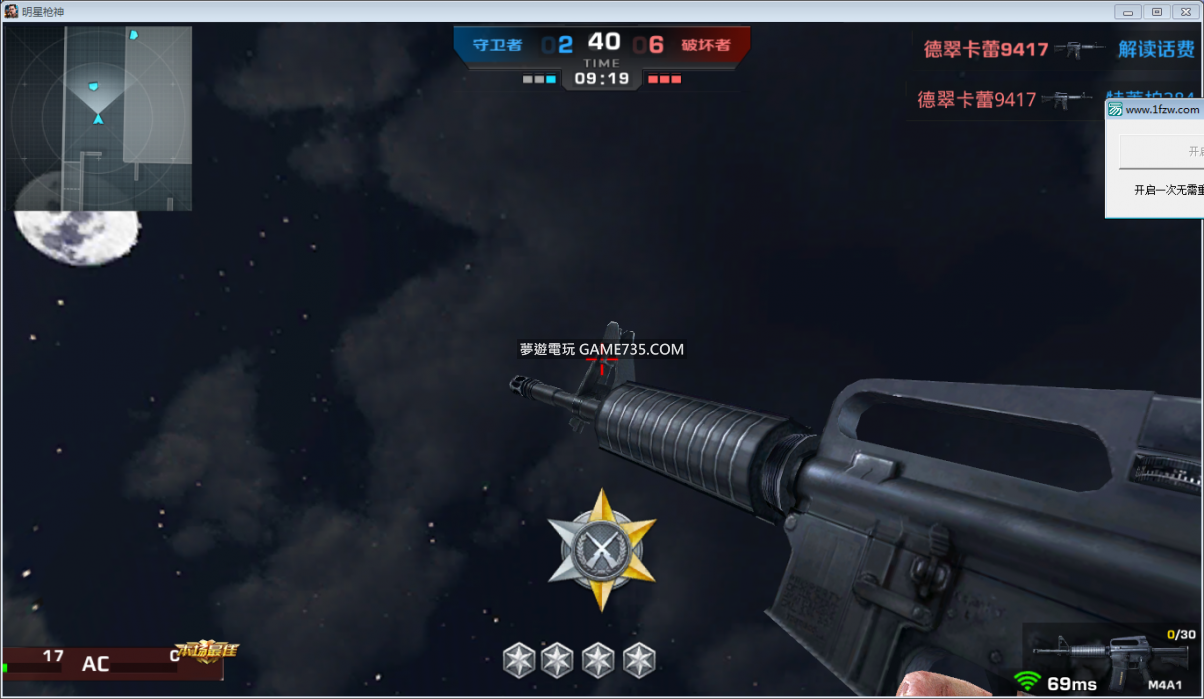Viewport: 1204px width, 699px height.
Task: Click the 开启 button in the 1fzw popup
Action: [1162, 152]
